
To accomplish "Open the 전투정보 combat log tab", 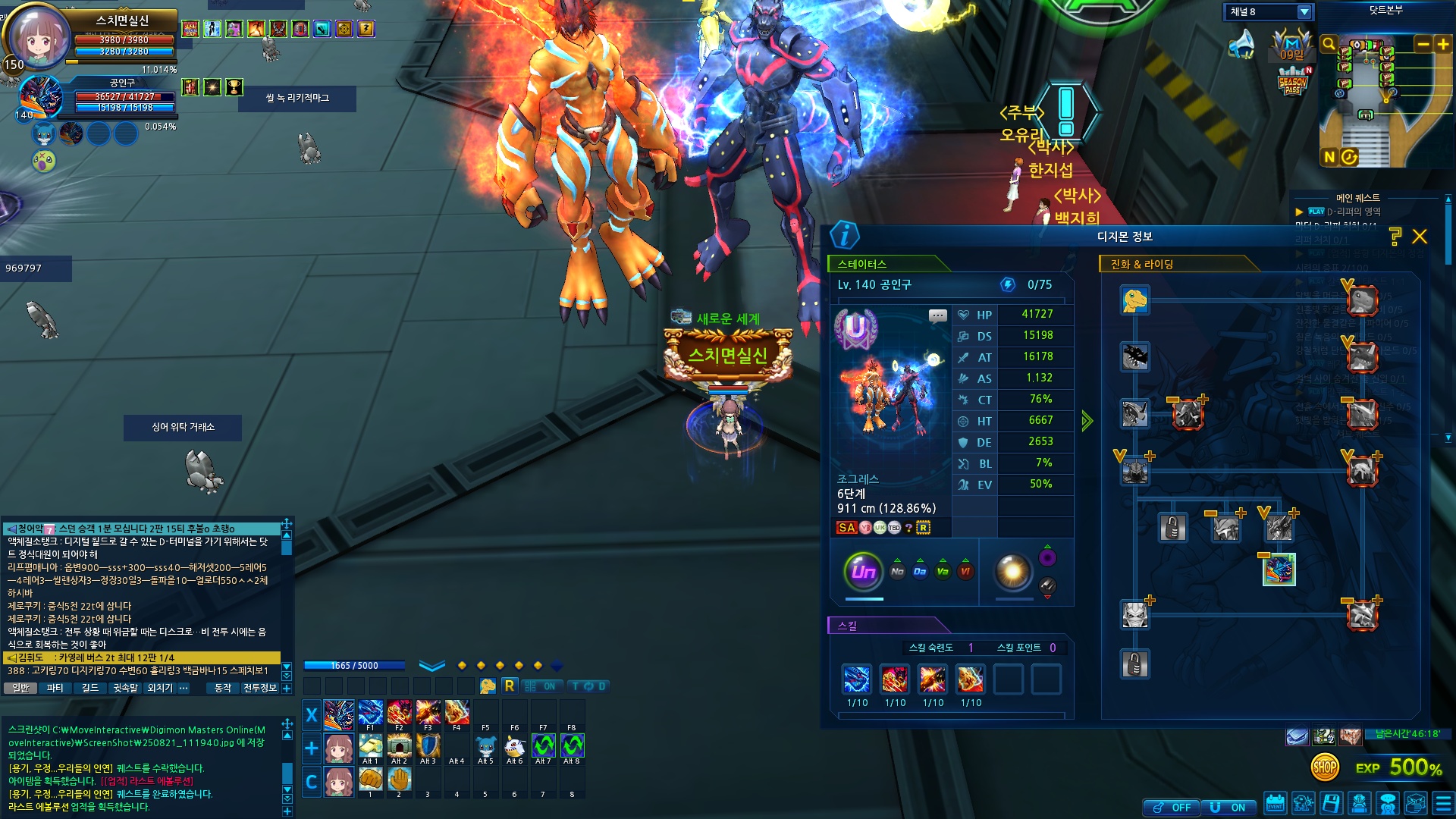I will tap(259, 688).
